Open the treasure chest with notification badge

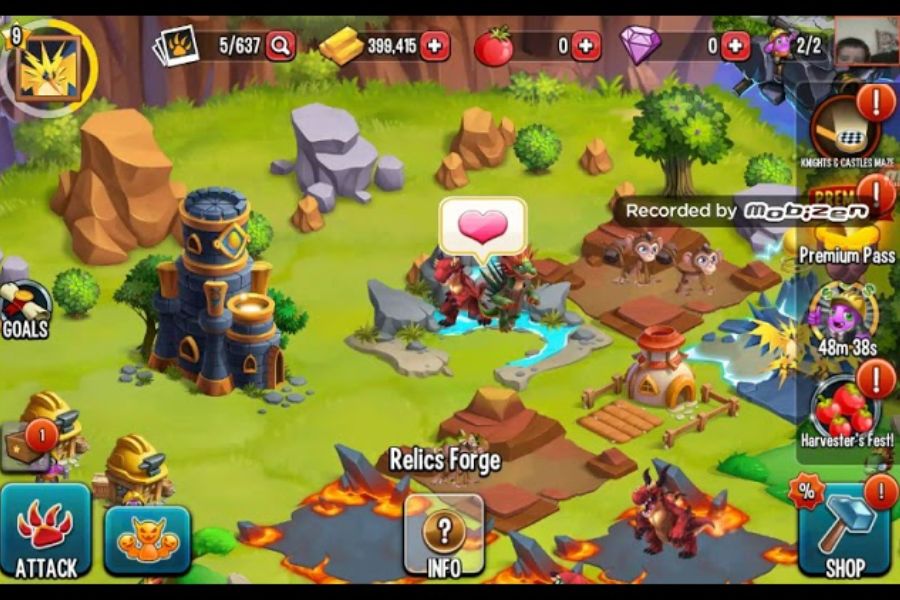click(x=28, y=446)
